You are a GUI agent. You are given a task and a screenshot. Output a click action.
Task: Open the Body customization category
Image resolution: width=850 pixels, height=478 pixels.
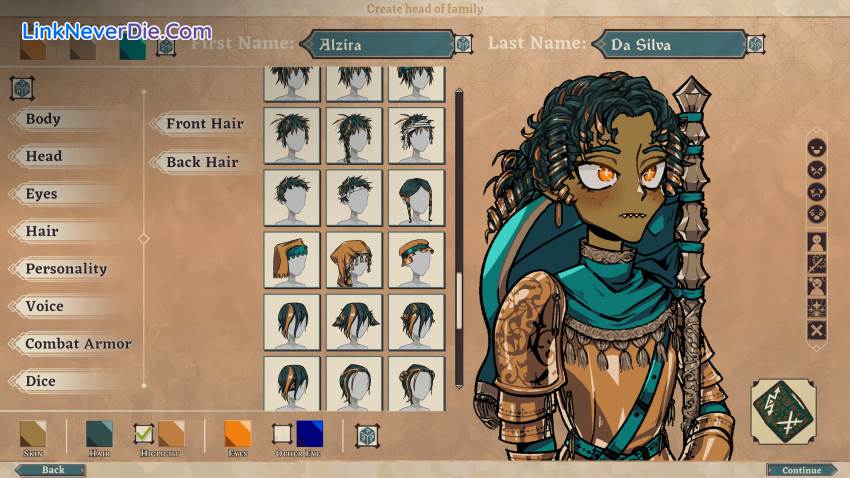tap(43, 119)
